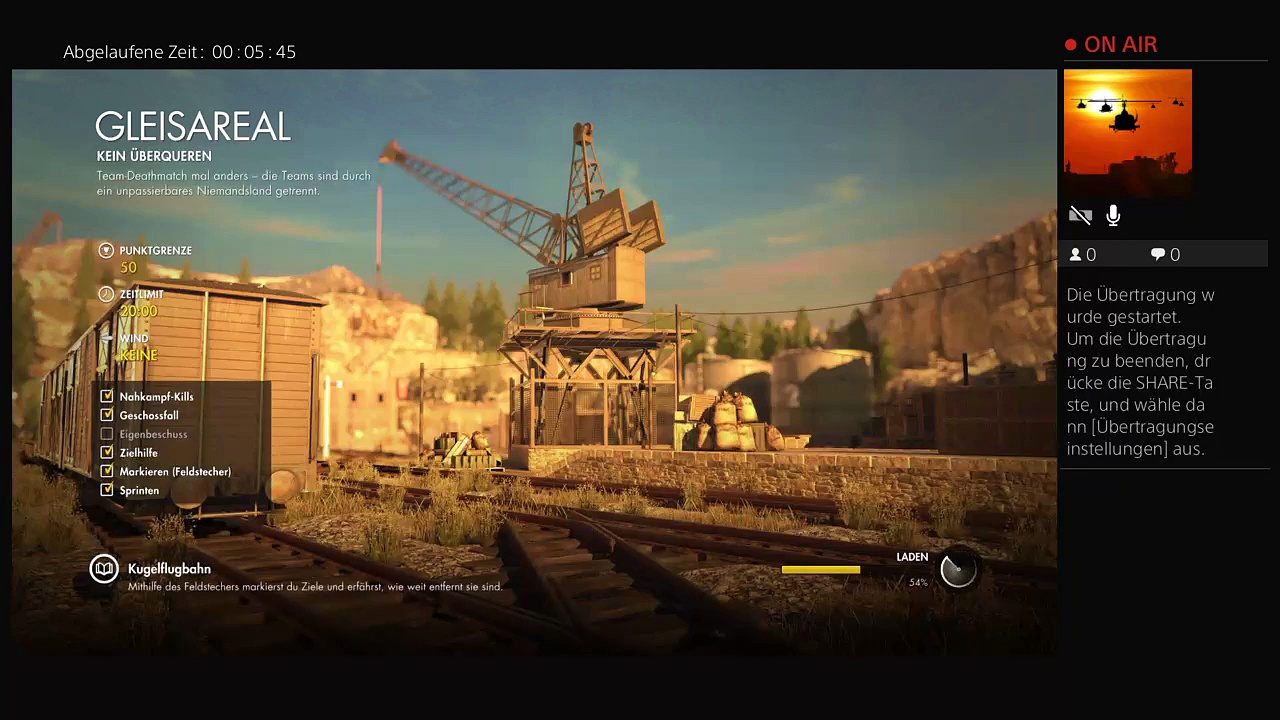Viewport: 1280px width, 720px height.
Task: Enable the Eigenbeschuss checkbox
Action: [x=107, y=434]
